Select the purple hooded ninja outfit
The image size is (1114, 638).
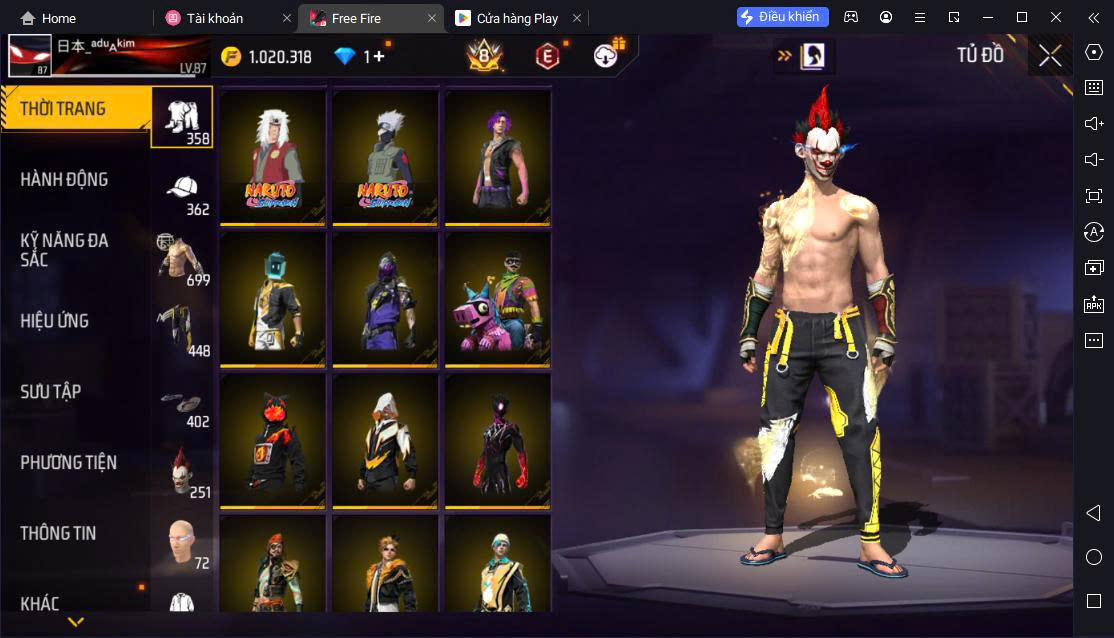(x=385, y=298)
